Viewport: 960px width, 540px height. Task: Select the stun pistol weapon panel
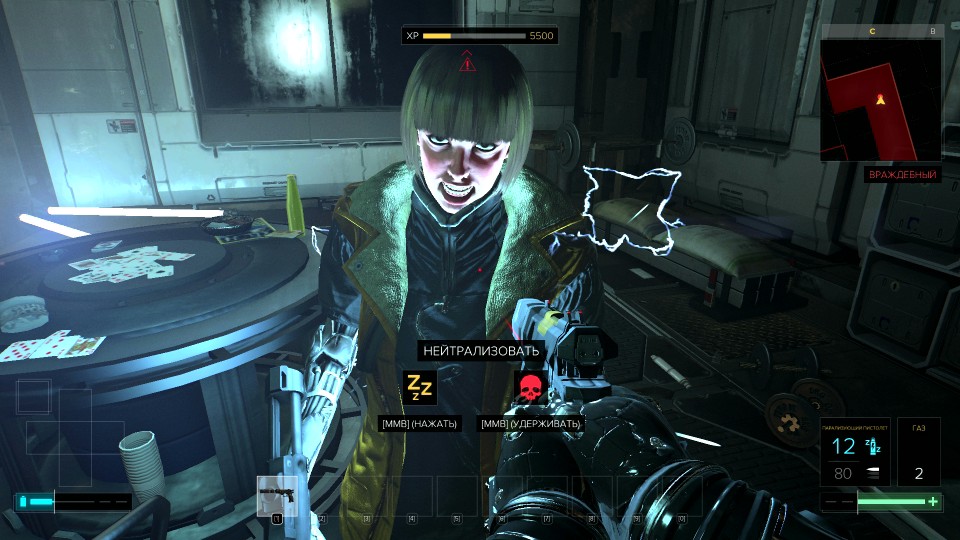pos(856,451)
